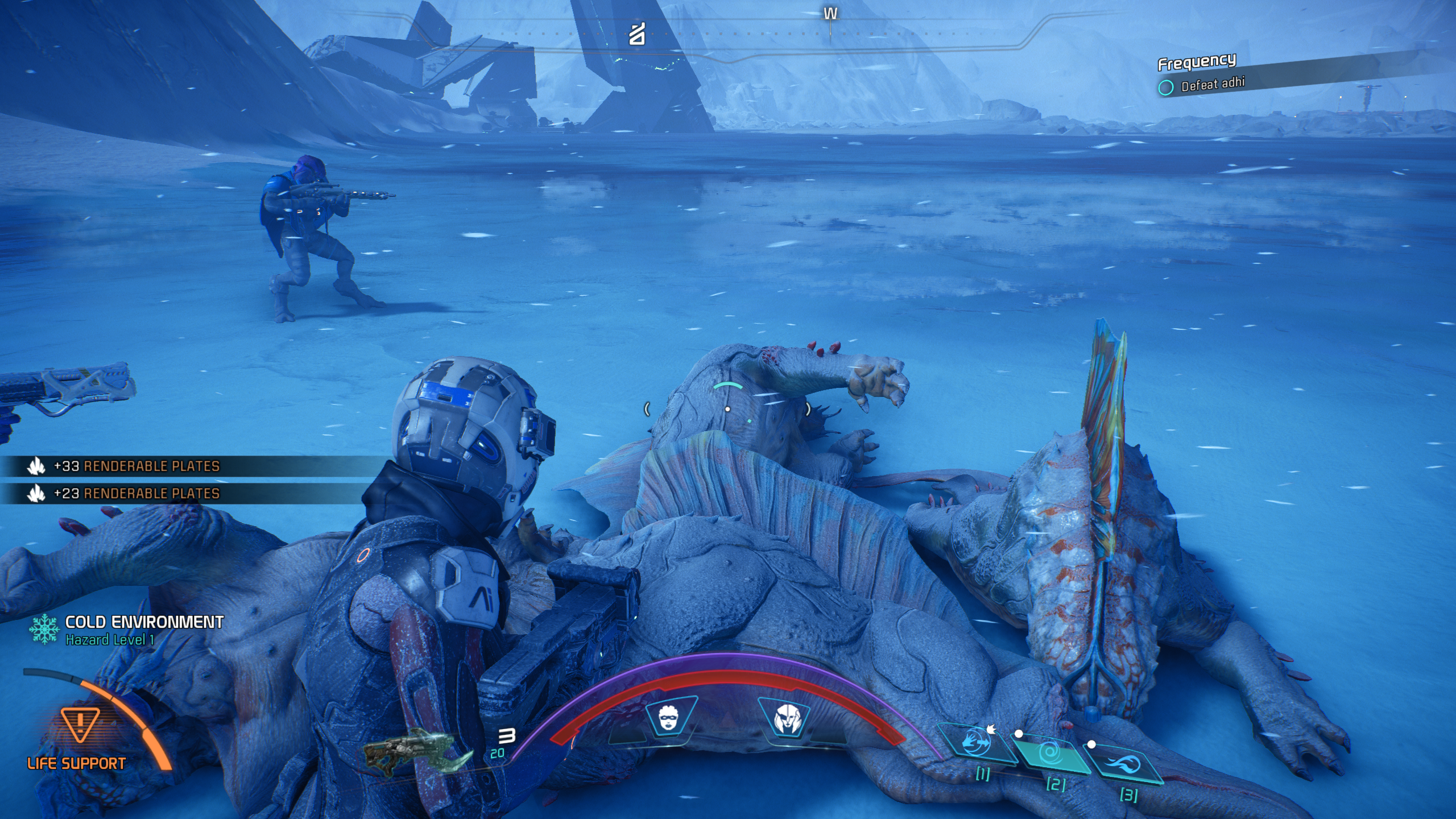Screen dimensions: 1456x819
Task: Click the Cold Environment snowflake hazard icon
Action: click(x=44, y=630)
